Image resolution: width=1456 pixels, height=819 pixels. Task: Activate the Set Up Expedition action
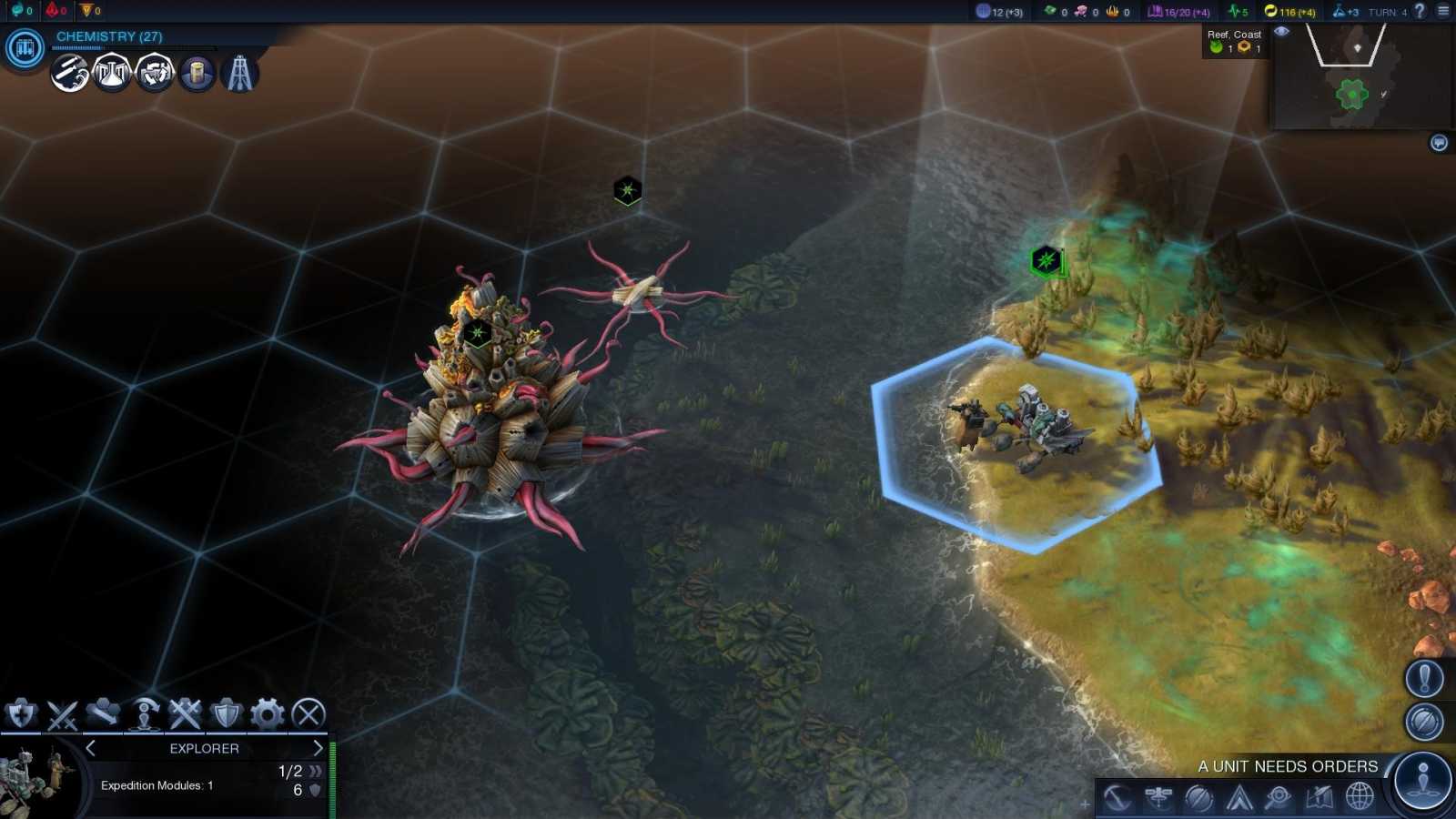coord(143,715)
